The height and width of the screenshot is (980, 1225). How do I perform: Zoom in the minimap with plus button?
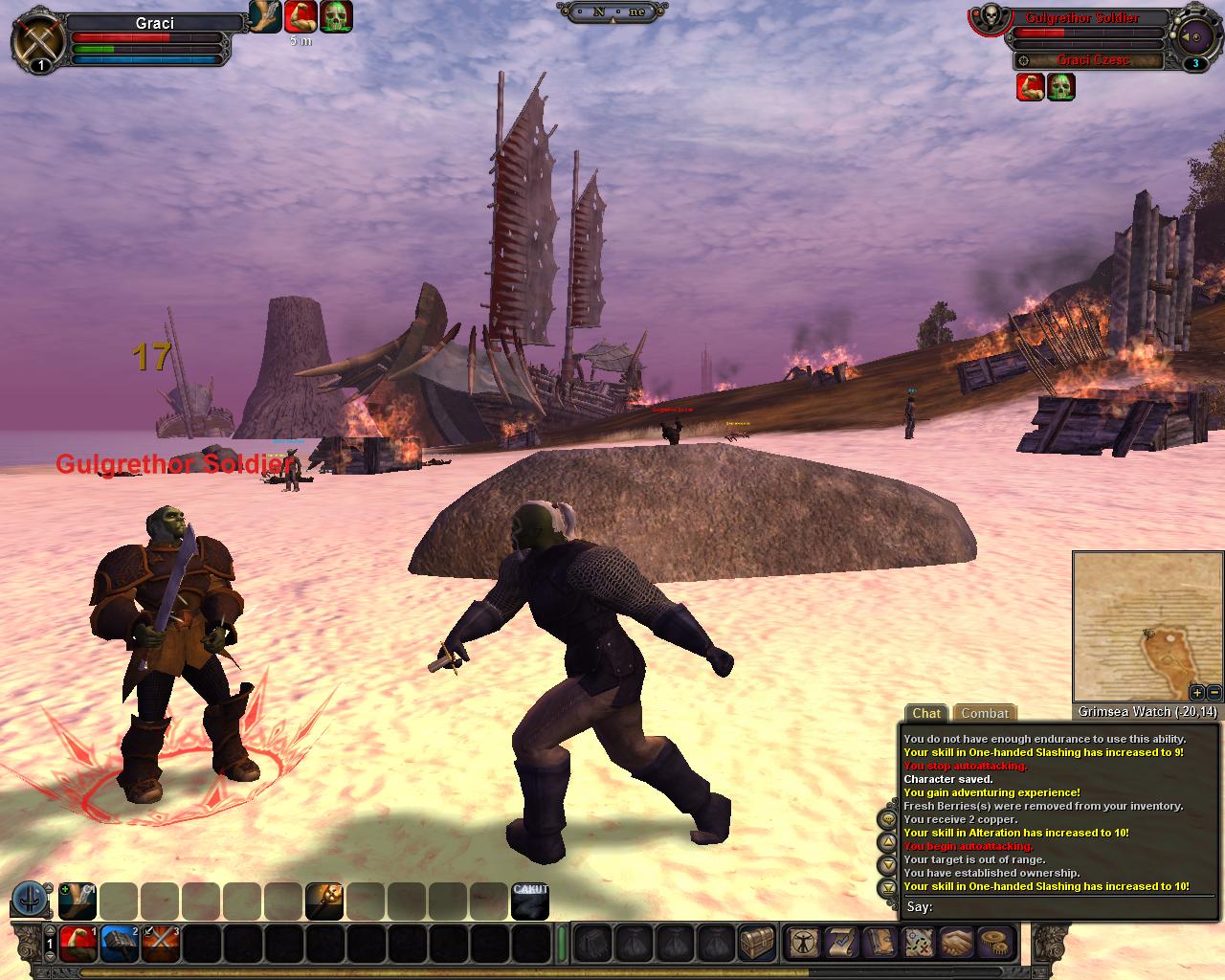(x=1197, y=692)
